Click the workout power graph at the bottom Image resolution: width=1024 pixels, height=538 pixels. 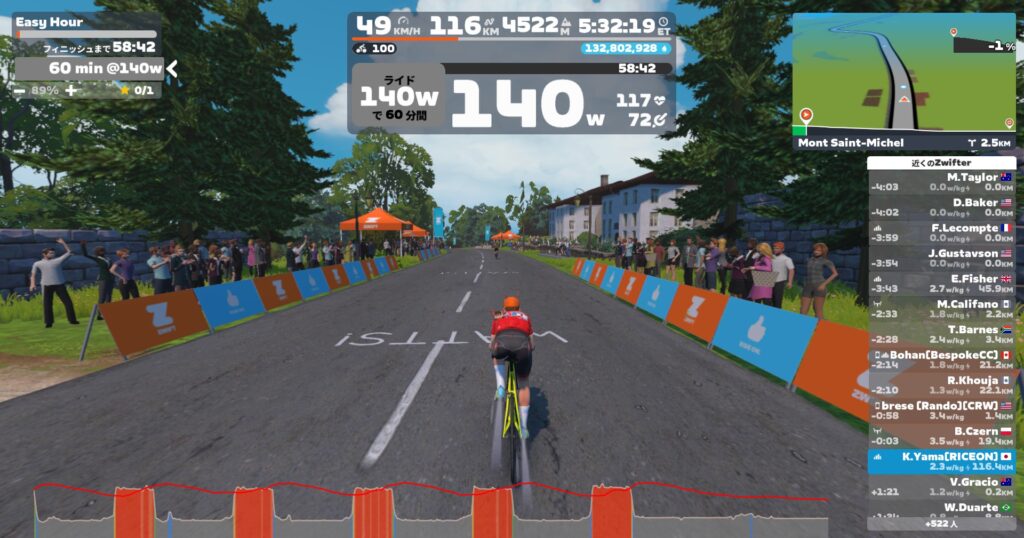coord(430,510)
